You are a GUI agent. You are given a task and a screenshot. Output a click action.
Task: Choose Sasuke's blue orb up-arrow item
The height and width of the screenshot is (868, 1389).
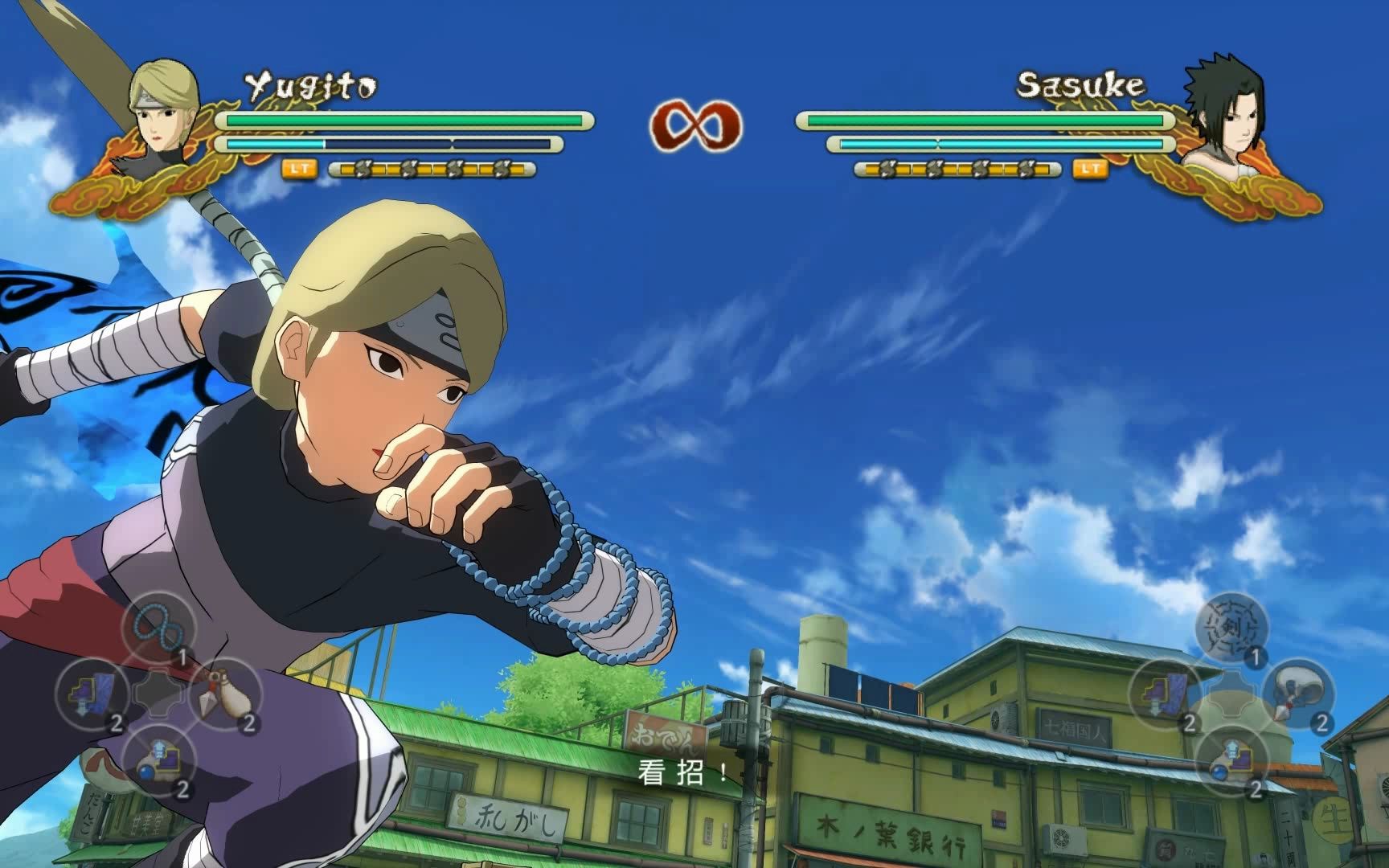point(1231,759)
